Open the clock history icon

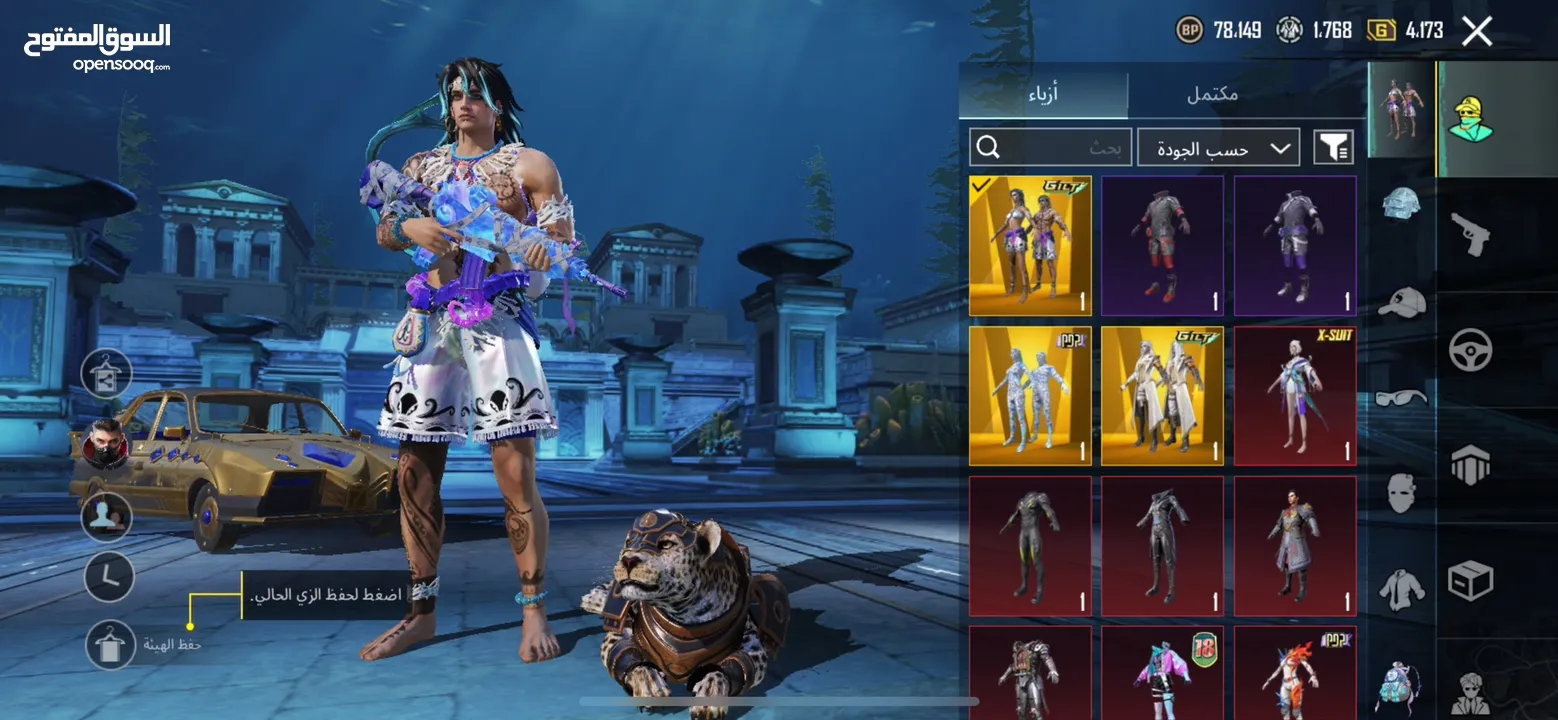[x=109, y=577]
